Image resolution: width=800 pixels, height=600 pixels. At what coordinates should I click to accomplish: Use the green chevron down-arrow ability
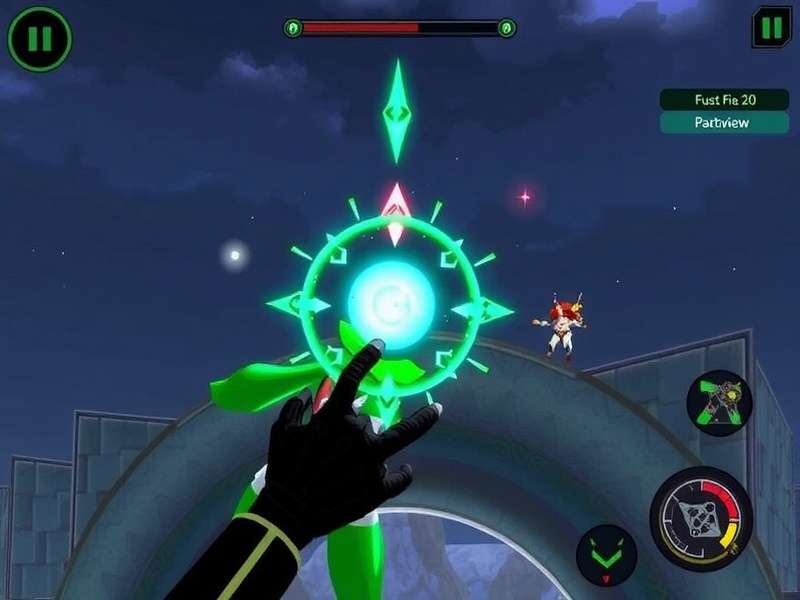606,555
